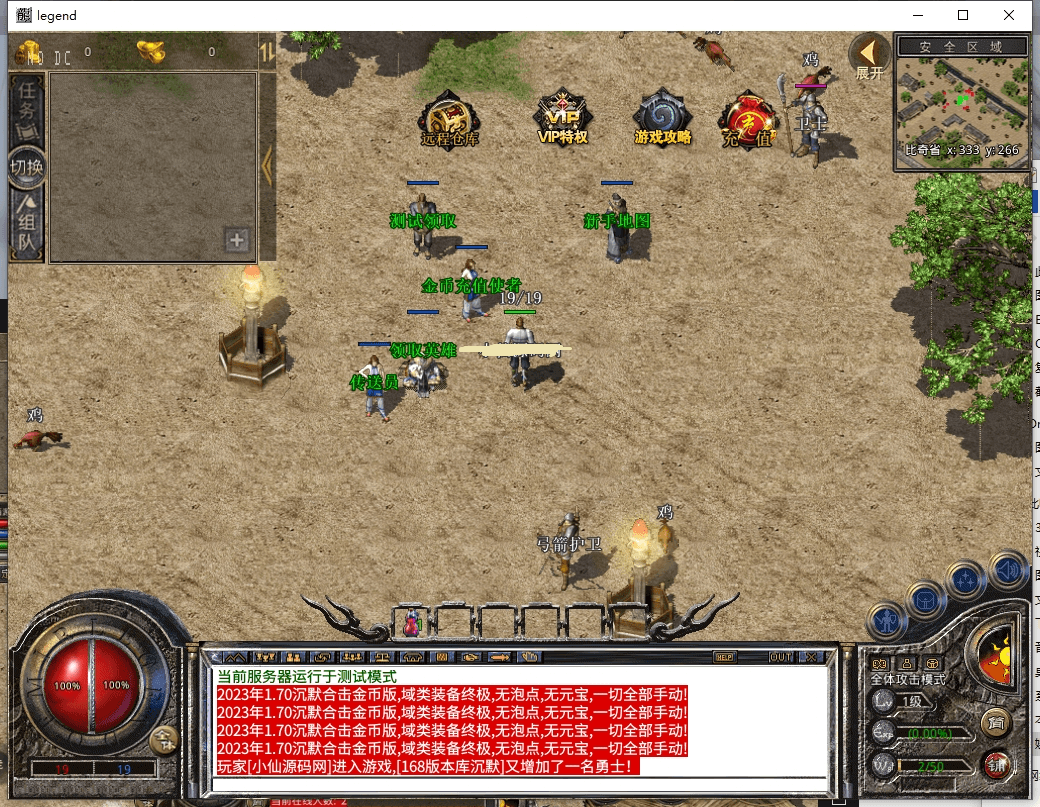This screenshot has height=807, width=1040.
Task: Click the chat message input field
Action: pyautogui.click(x=520, y=784)
